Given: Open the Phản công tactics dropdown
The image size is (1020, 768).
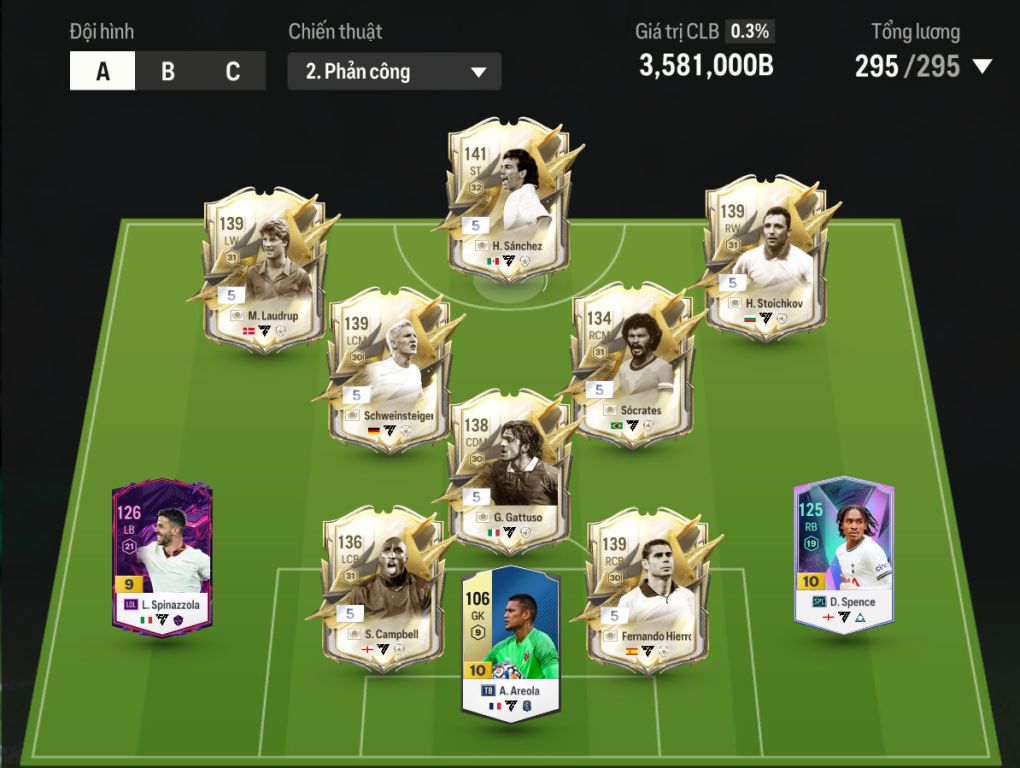Looking at the screenshot, I should 394,72.
